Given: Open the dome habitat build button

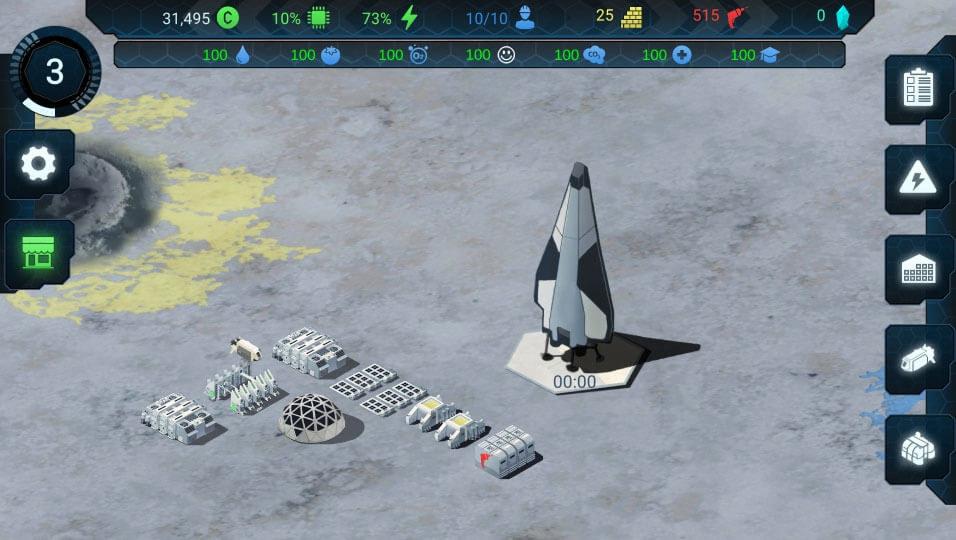Looking at the screenshot, I should pos(918,450).
